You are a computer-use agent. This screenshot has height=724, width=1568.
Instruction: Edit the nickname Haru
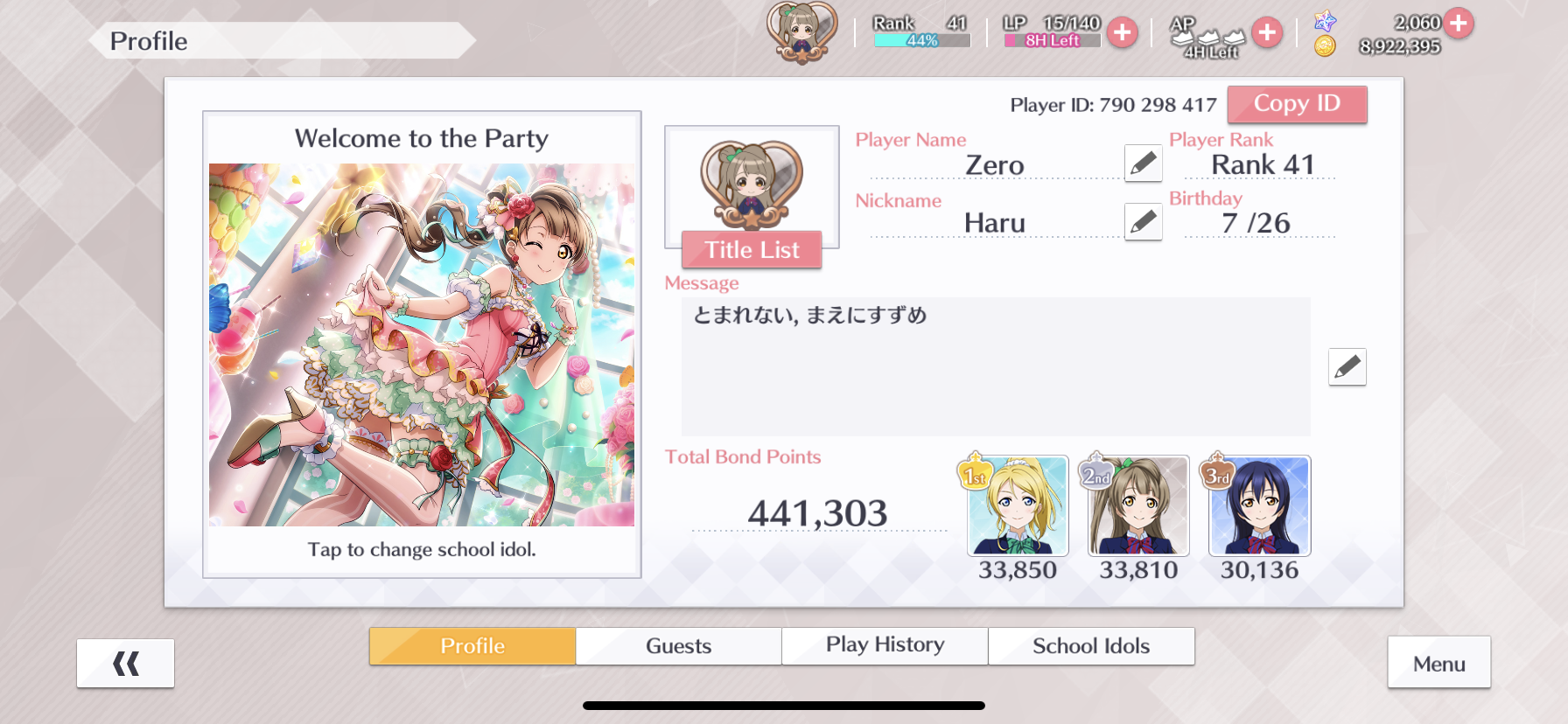1143,222
